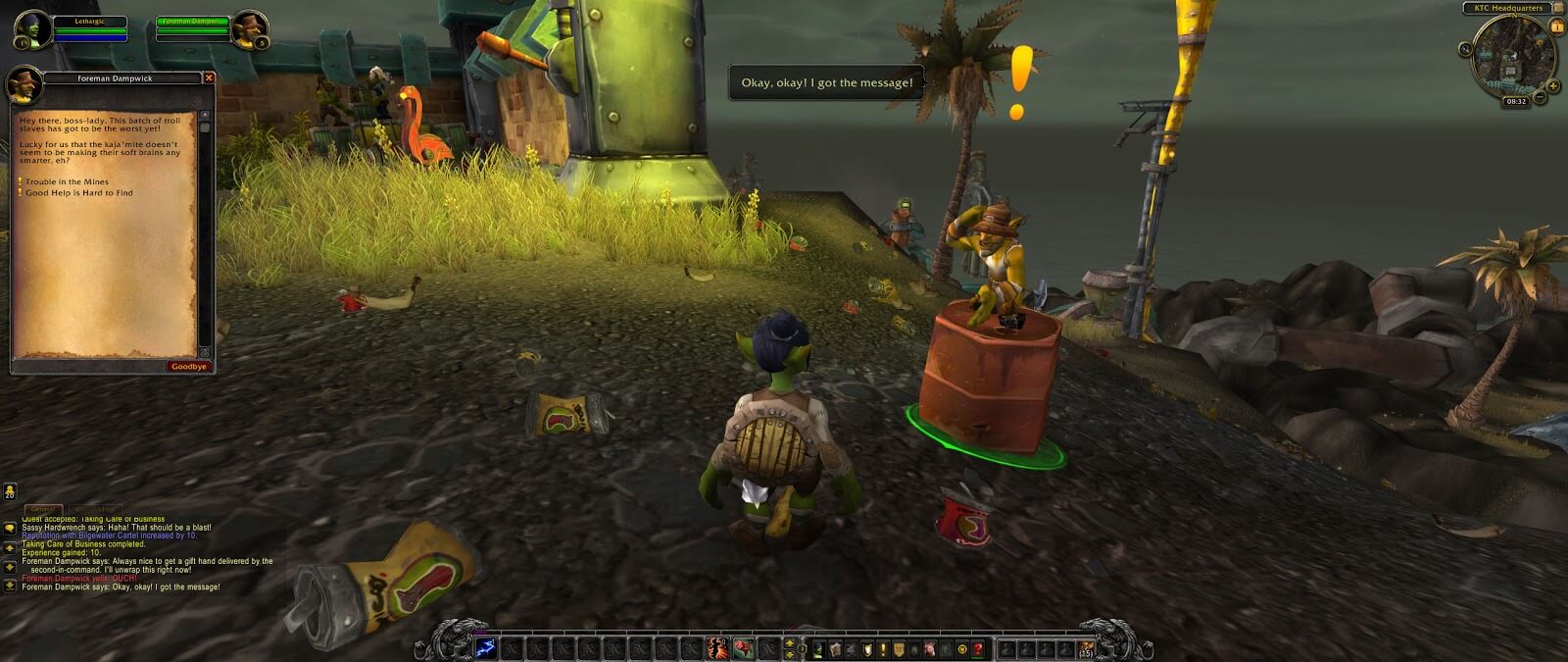Image resolution: width=1568 pixels, height=662 pixels.
Task: Page up the action bar
Action: coord(790,643)
